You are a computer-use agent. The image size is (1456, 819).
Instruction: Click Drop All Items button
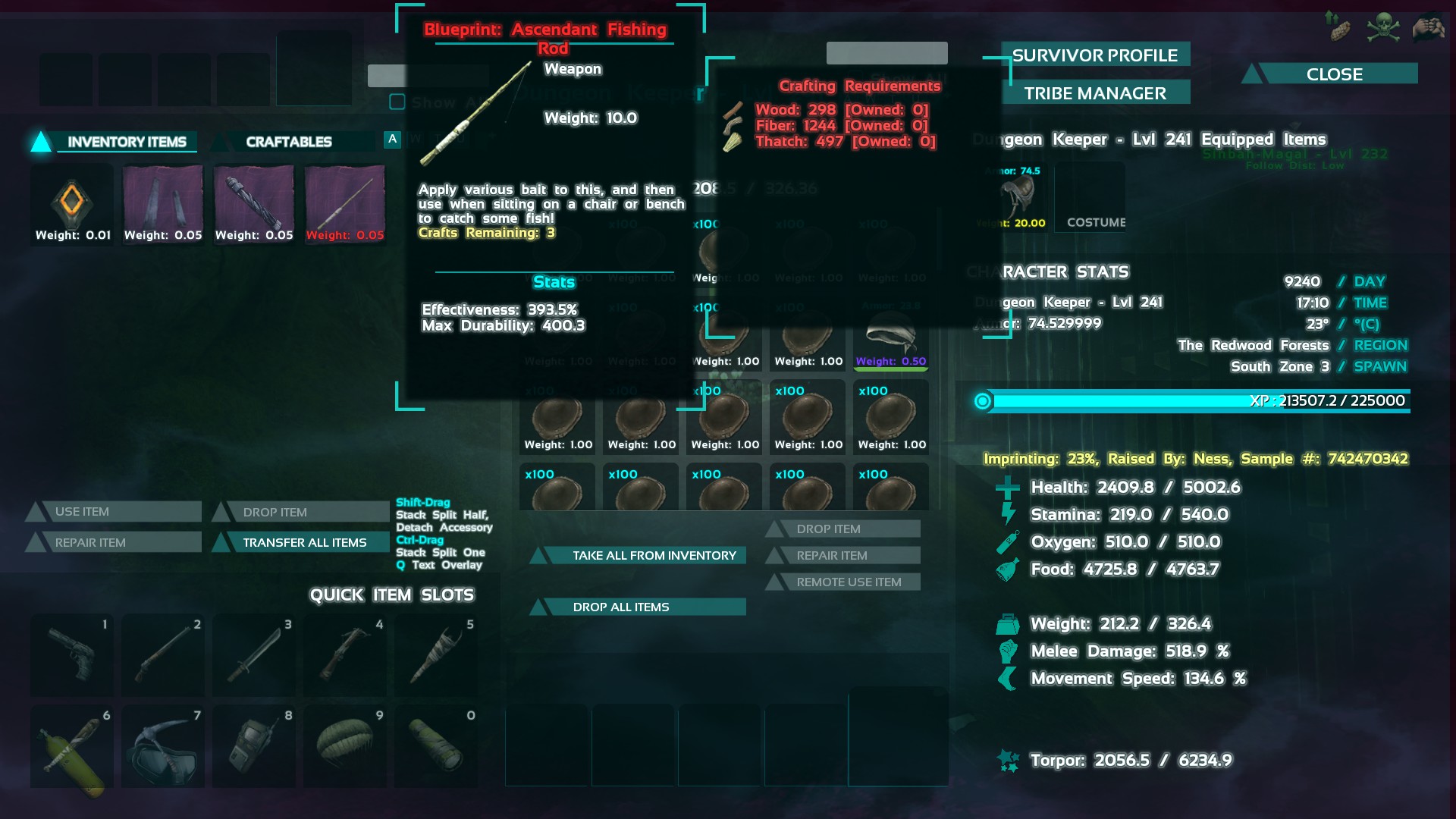[620, 607]
